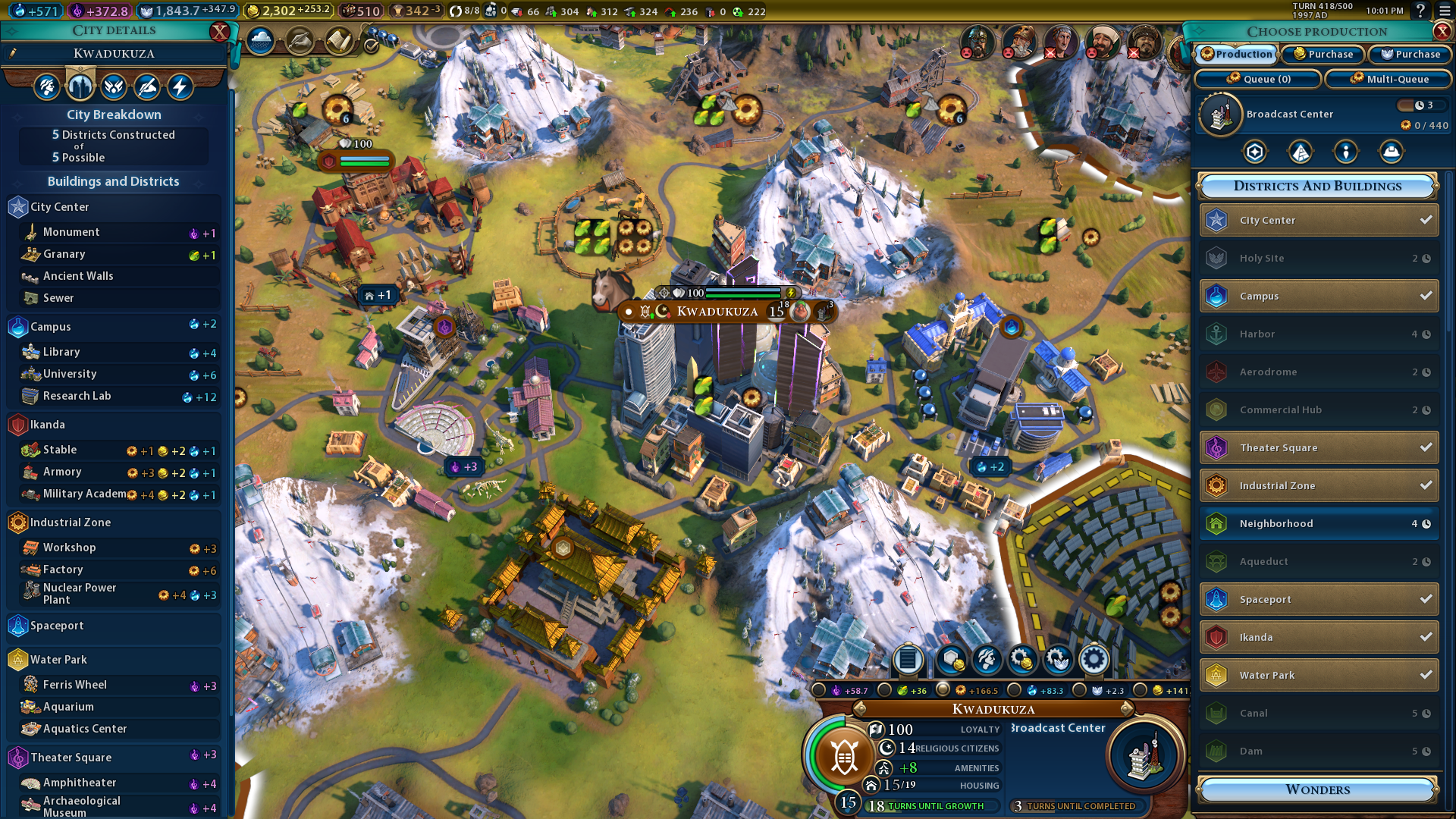The width and height of the screenshot is (1456, 819).
Task: Select the Theater Square district entry
Action: coord(1319,448)
